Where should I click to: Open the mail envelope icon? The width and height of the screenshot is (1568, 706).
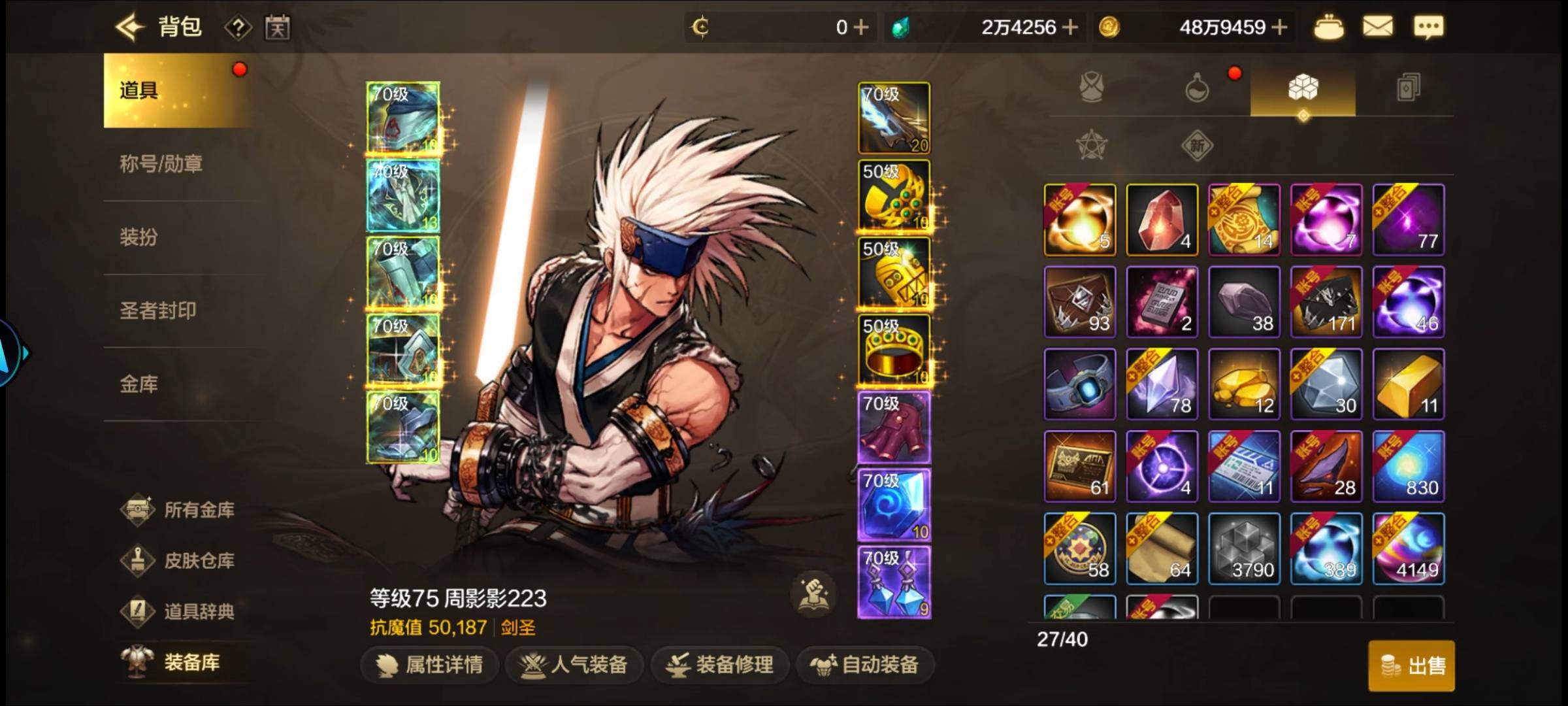pyautogui.click(x=1379, y=26)
